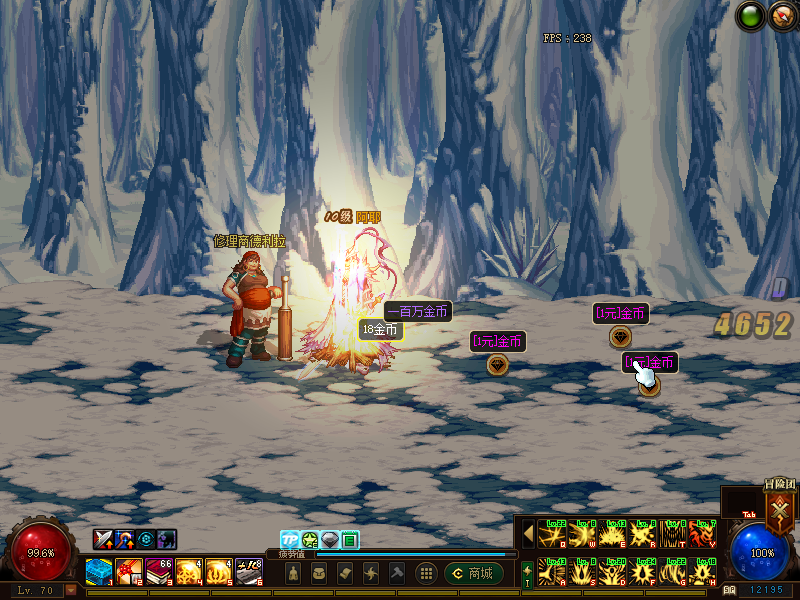Cast the skill on hotkey H
Screen dimensions: 800x600
703,572
